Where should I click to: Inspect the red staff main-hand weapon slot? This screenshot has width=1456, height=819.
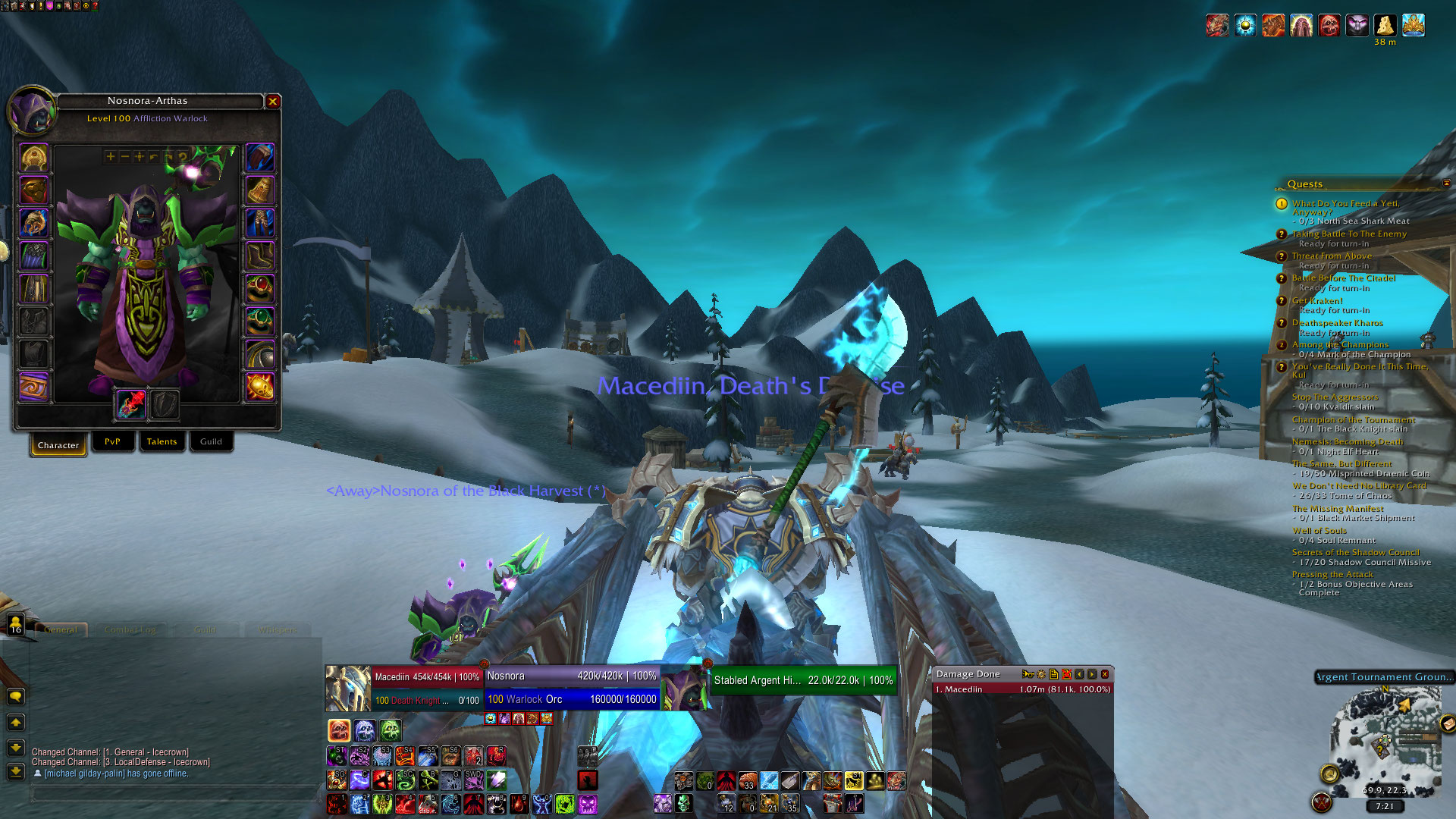tap(131, 403)
